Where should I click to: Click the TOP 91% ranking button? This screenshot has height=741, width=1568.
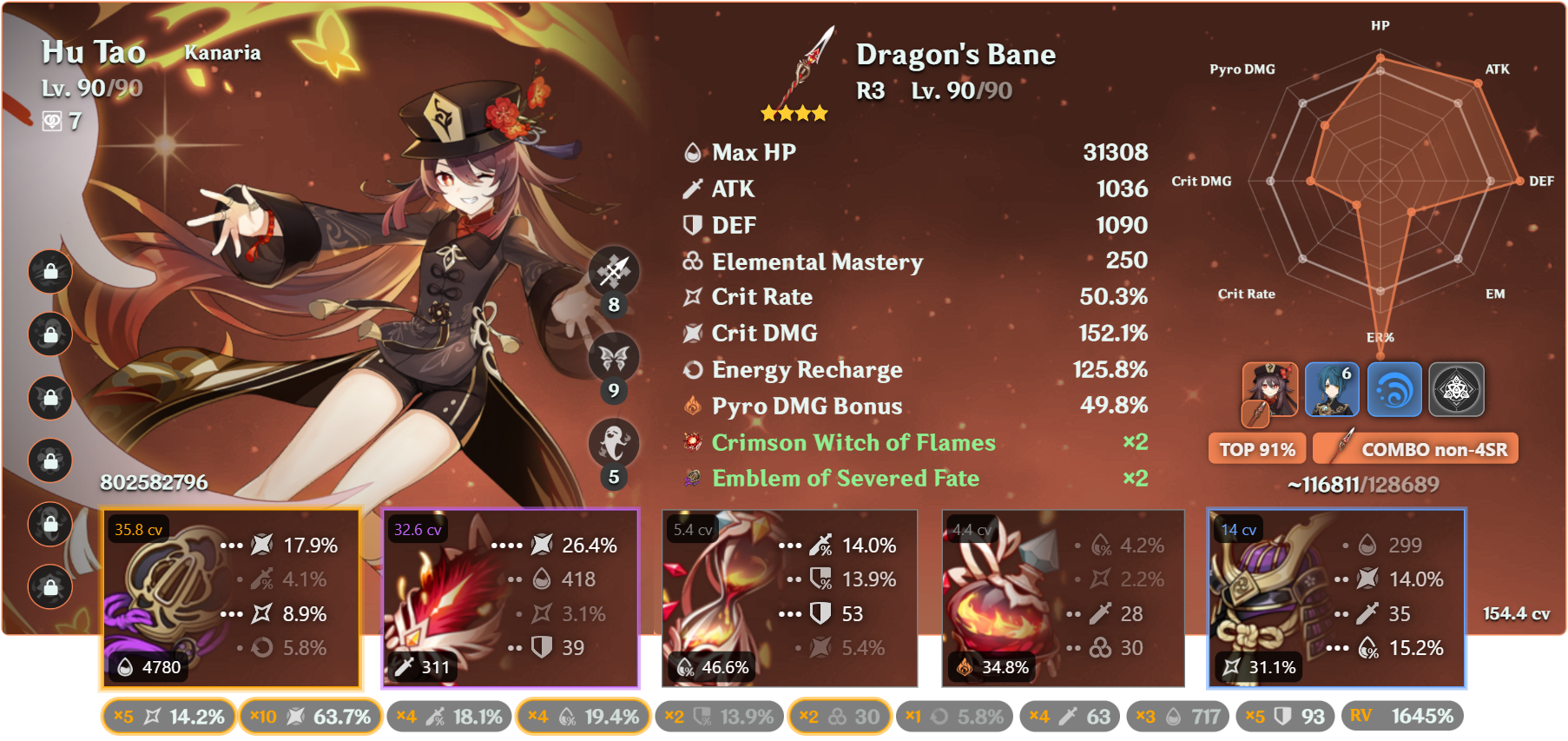click(1256, 448)
